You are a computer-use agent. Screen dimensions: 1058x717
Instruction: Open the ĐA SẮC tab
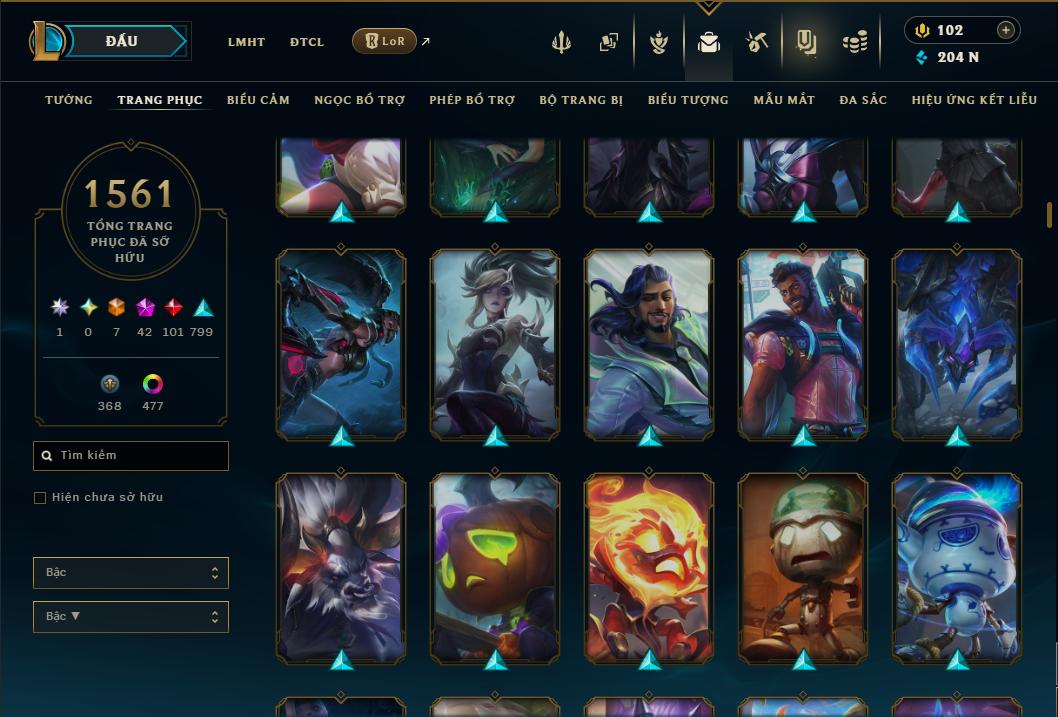click(863, 100)
